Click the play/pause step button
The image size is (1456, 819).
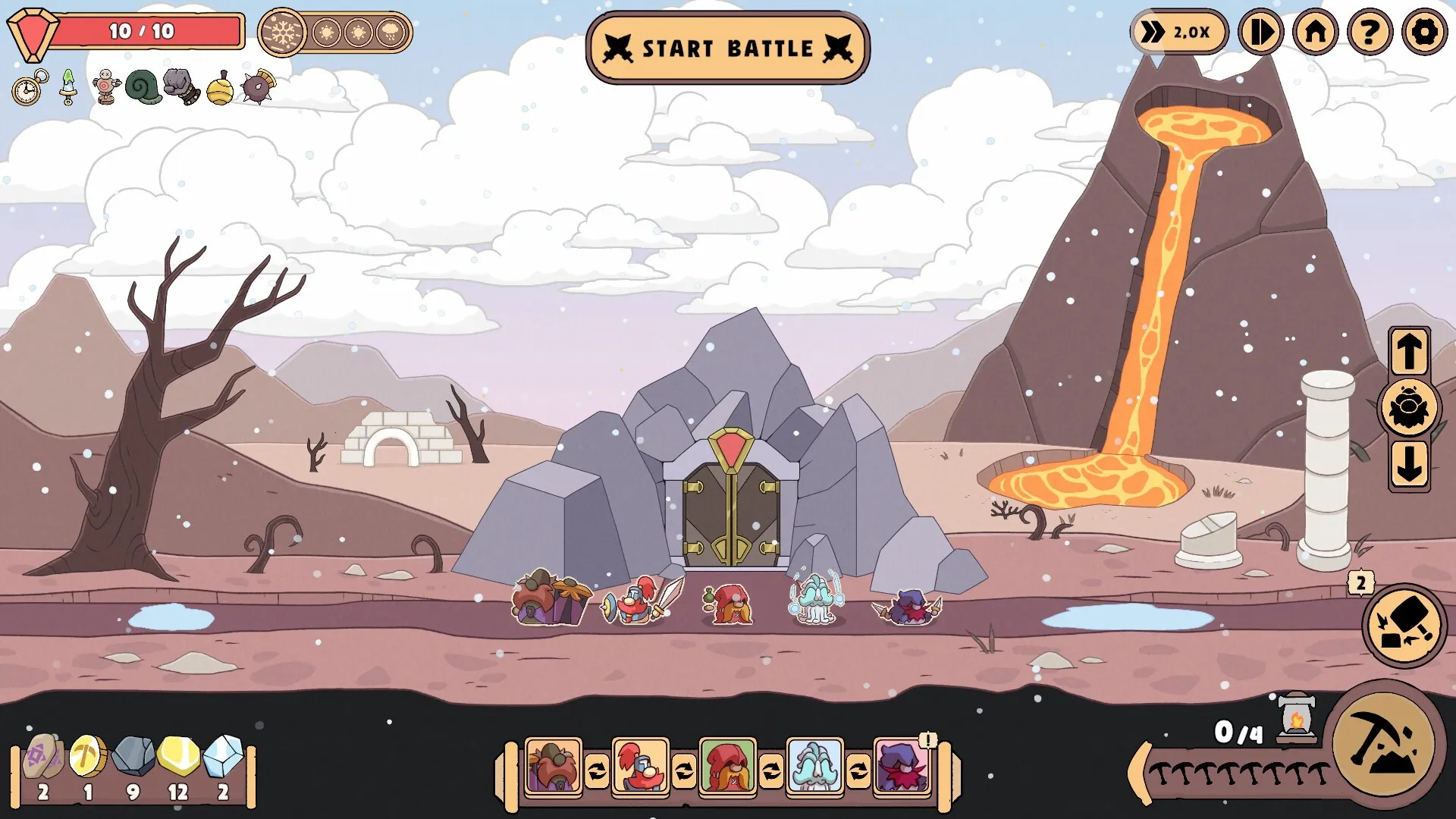(1260, 33)
